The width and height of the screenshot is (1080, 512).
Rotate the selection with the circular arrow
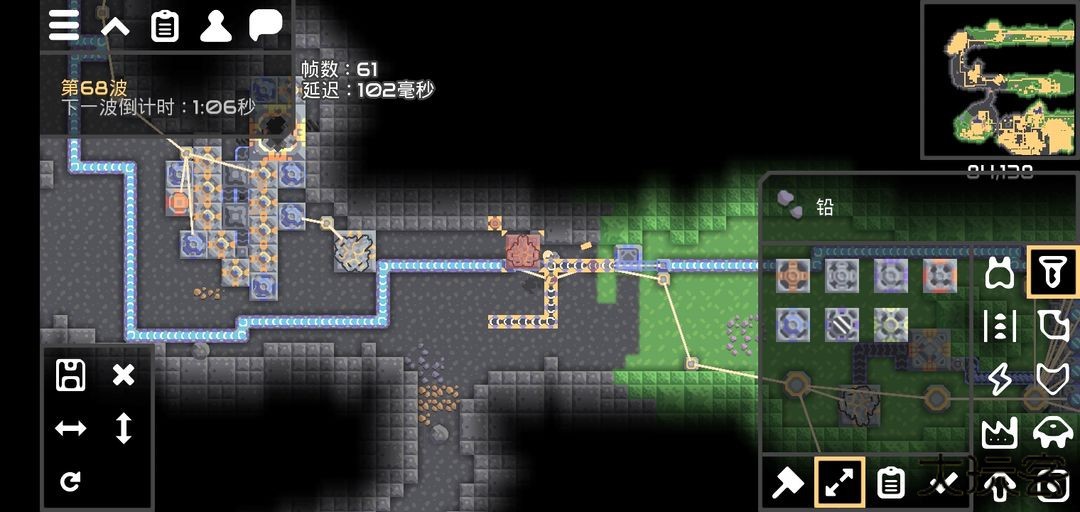(x=71, y=482)
